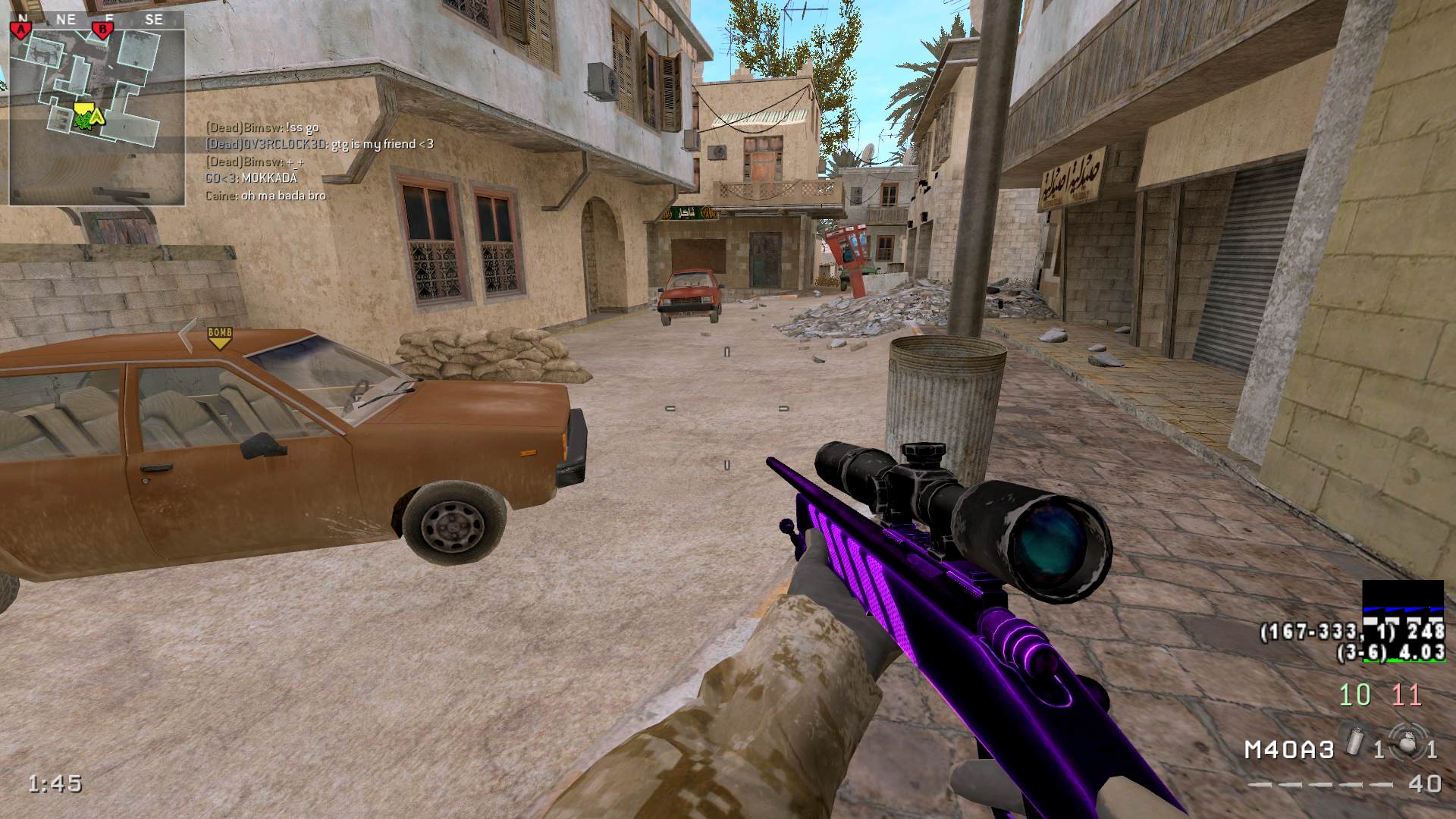Select the yellow BOMB waypoint marker
Image resolution: width=1456 pixels, height=819 pixels.
pos(219,337)
